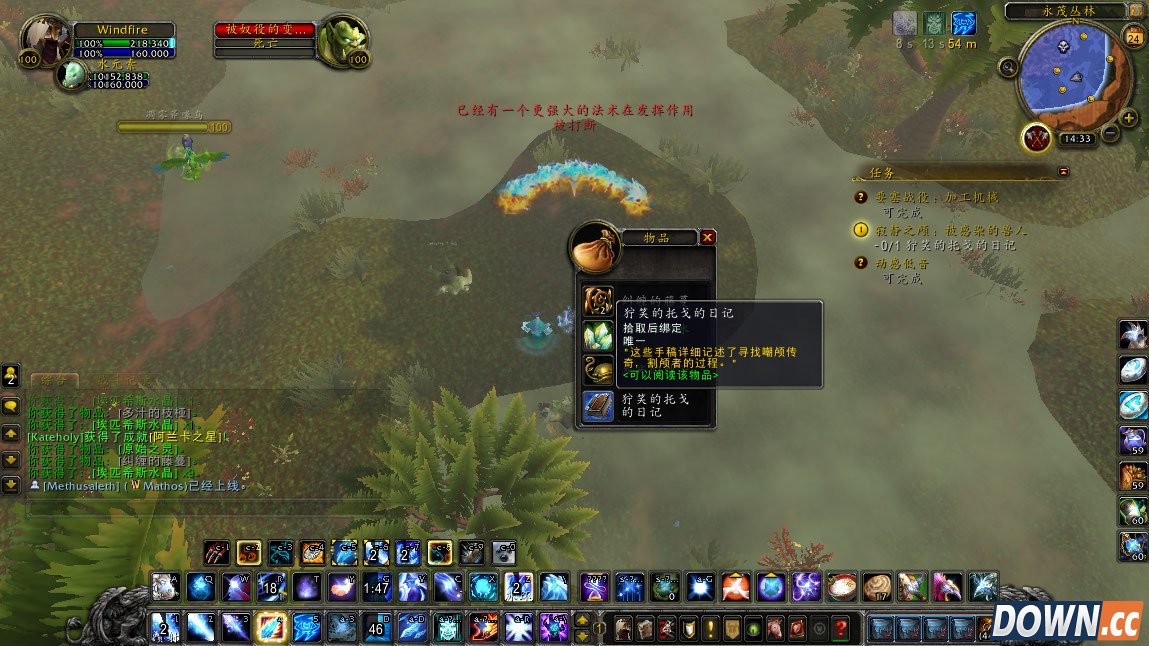Click the minimap tracking magnifier button
Image resolution: width=1149 pixels, height=646 pixels.
[1008, 68]
